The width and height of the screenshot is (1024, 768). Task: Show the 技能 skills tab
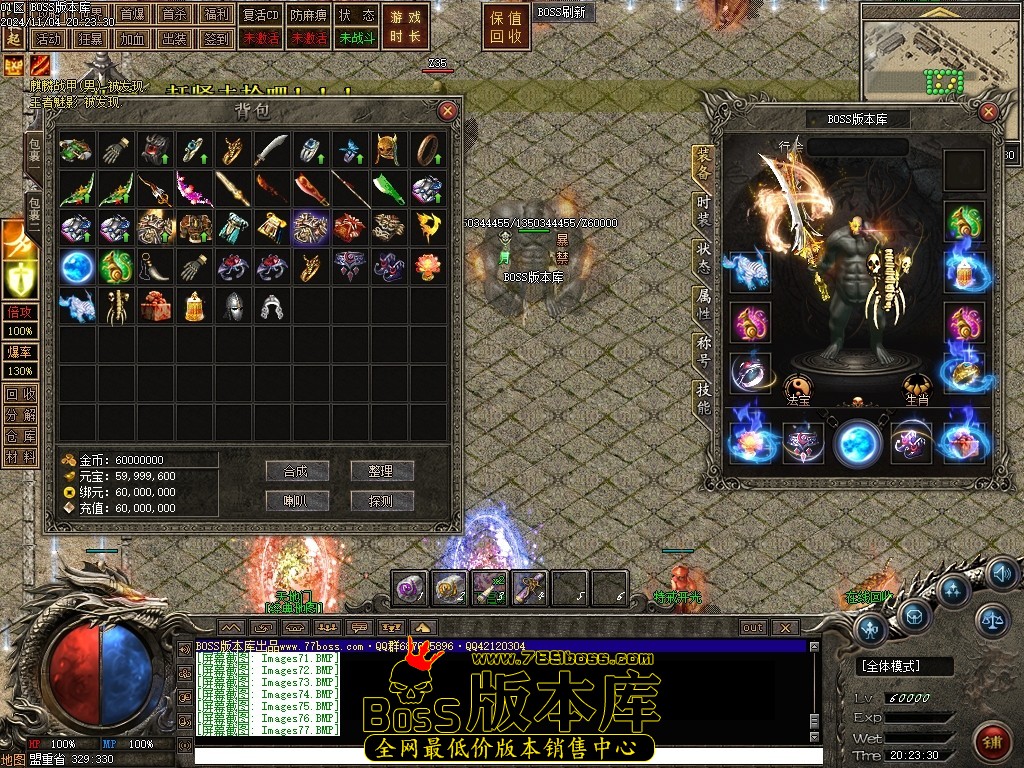(x=704, y=398)
